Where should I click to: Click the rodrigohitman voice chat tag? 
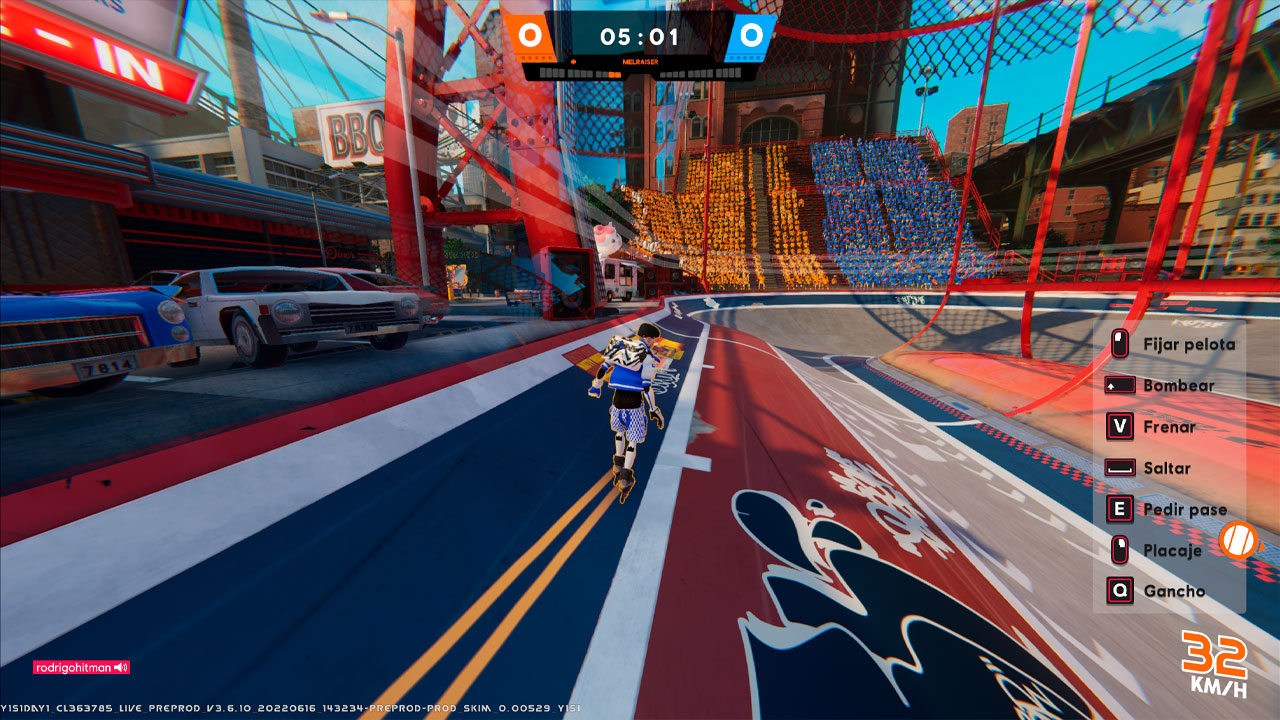pyautogui.click(x=81, y=667)
